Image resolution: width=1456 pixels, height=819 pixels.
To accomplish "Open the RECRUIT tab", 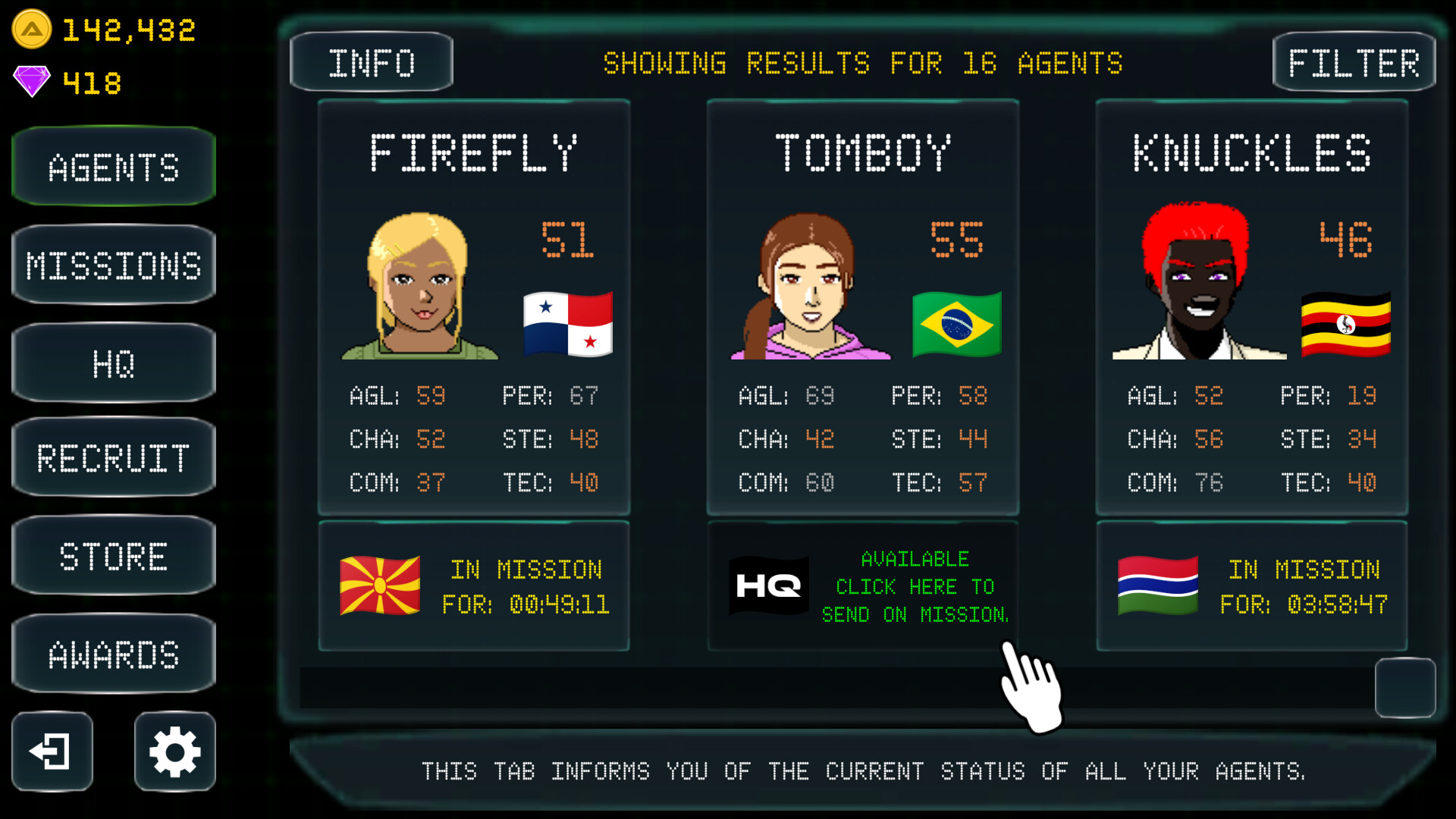I will (113, 458).
